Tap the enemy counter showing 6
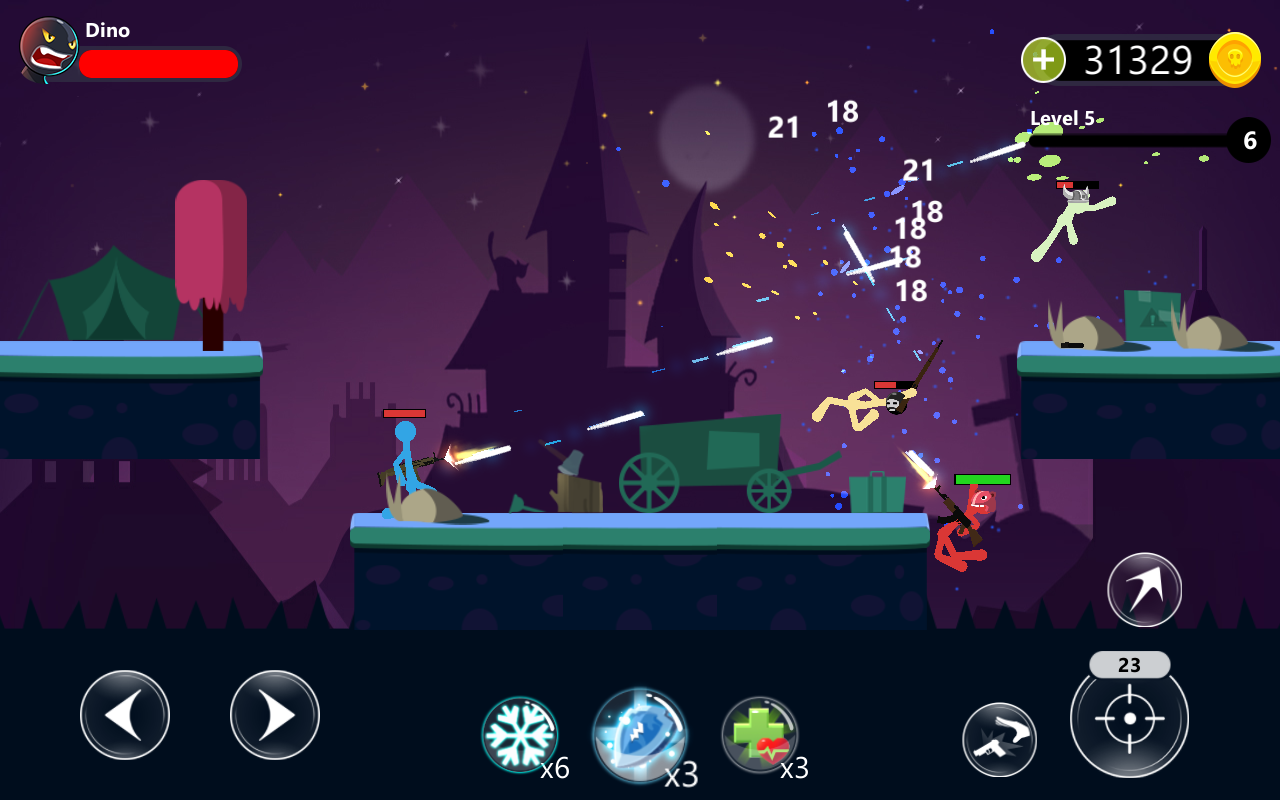Screen dimensions: 1280x800 1248,140
